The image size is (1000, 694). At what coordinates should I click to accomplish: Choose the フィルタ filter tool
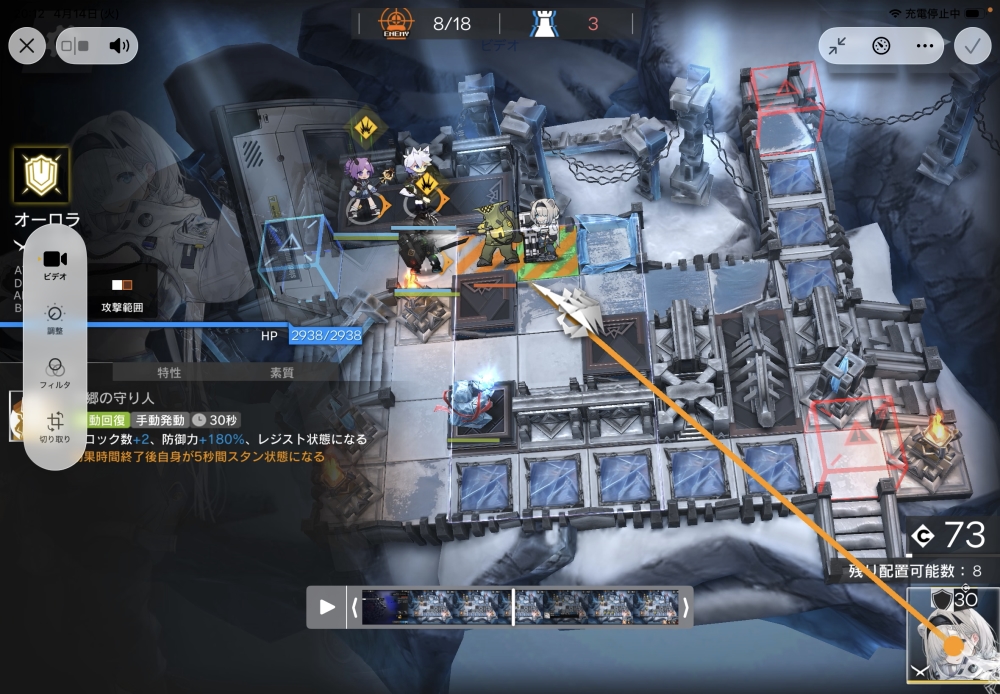click(x=55, y=371)
